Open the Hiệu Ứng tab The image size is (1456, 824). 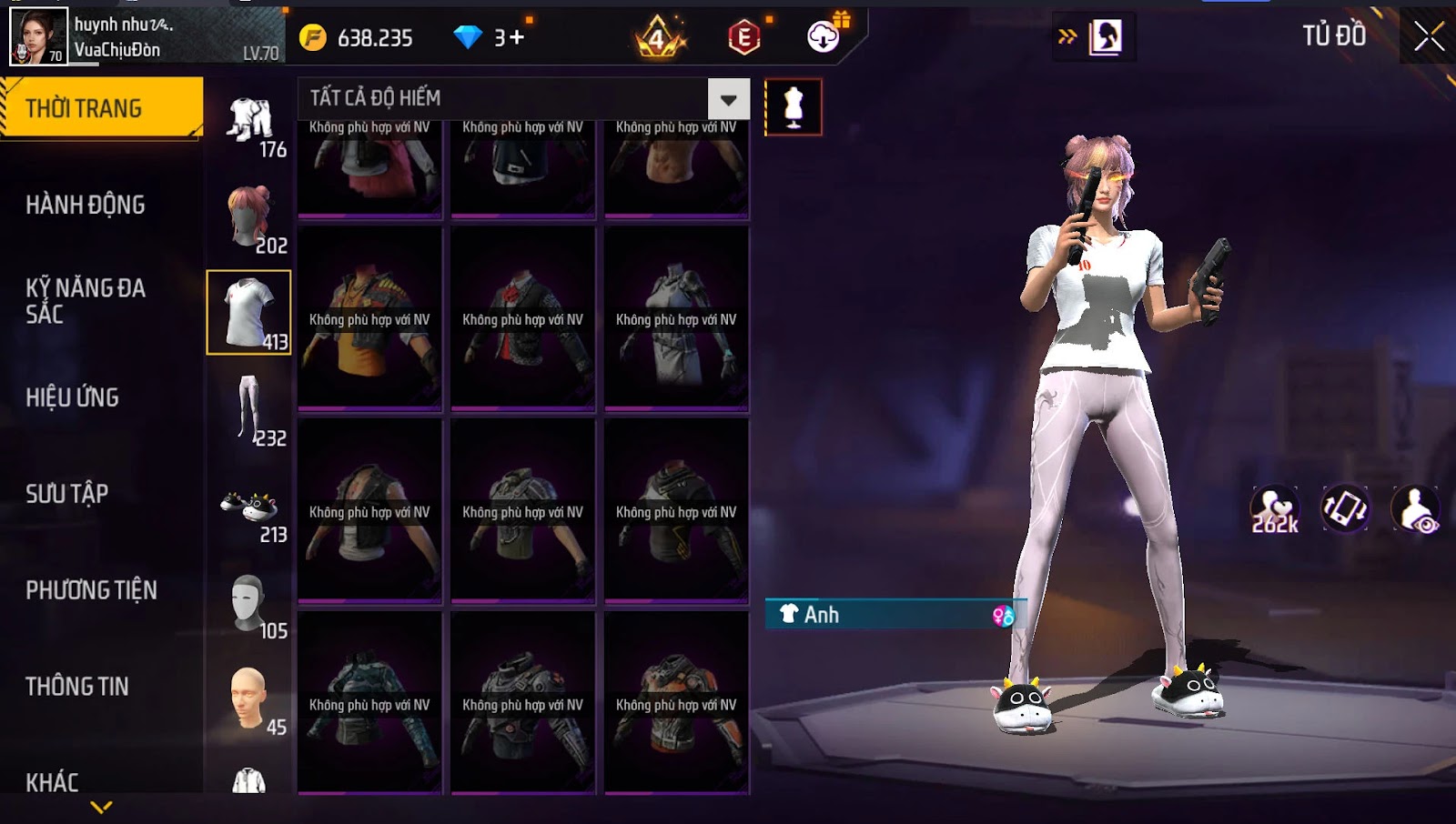point(73,397)
